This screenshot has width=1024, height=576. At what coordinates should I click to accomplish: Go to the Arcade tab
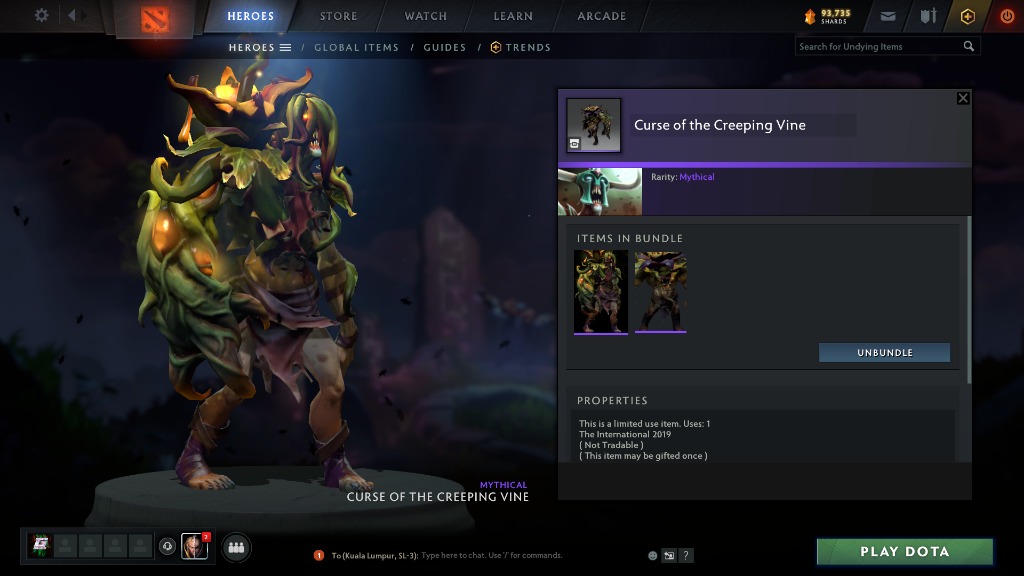(602, 16)
